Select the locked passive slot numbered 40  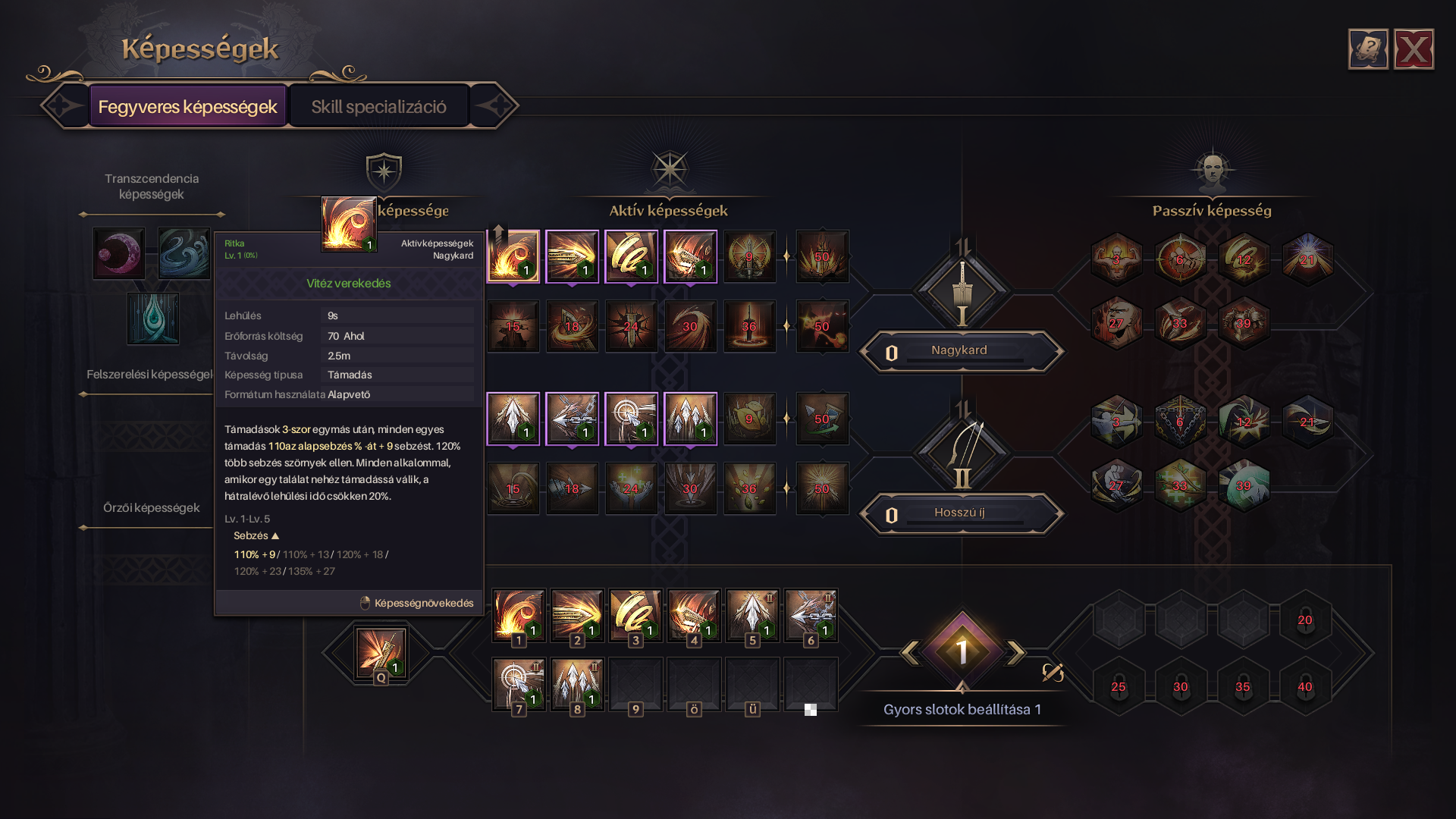tap(1304, 687)
